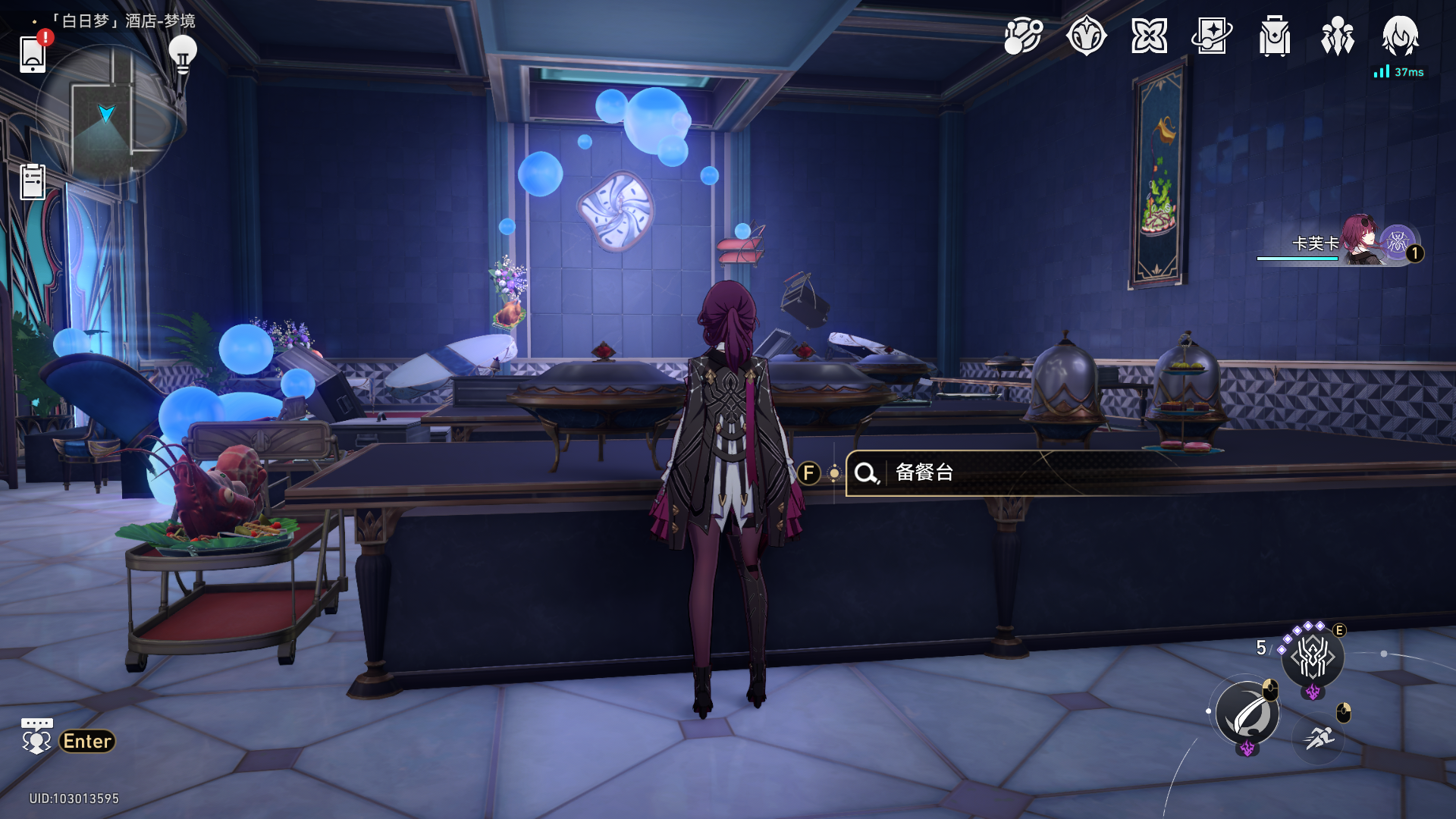Open the suitcase inventory icon
This screenshot has width=1456, height=819.
[1275, 36]
